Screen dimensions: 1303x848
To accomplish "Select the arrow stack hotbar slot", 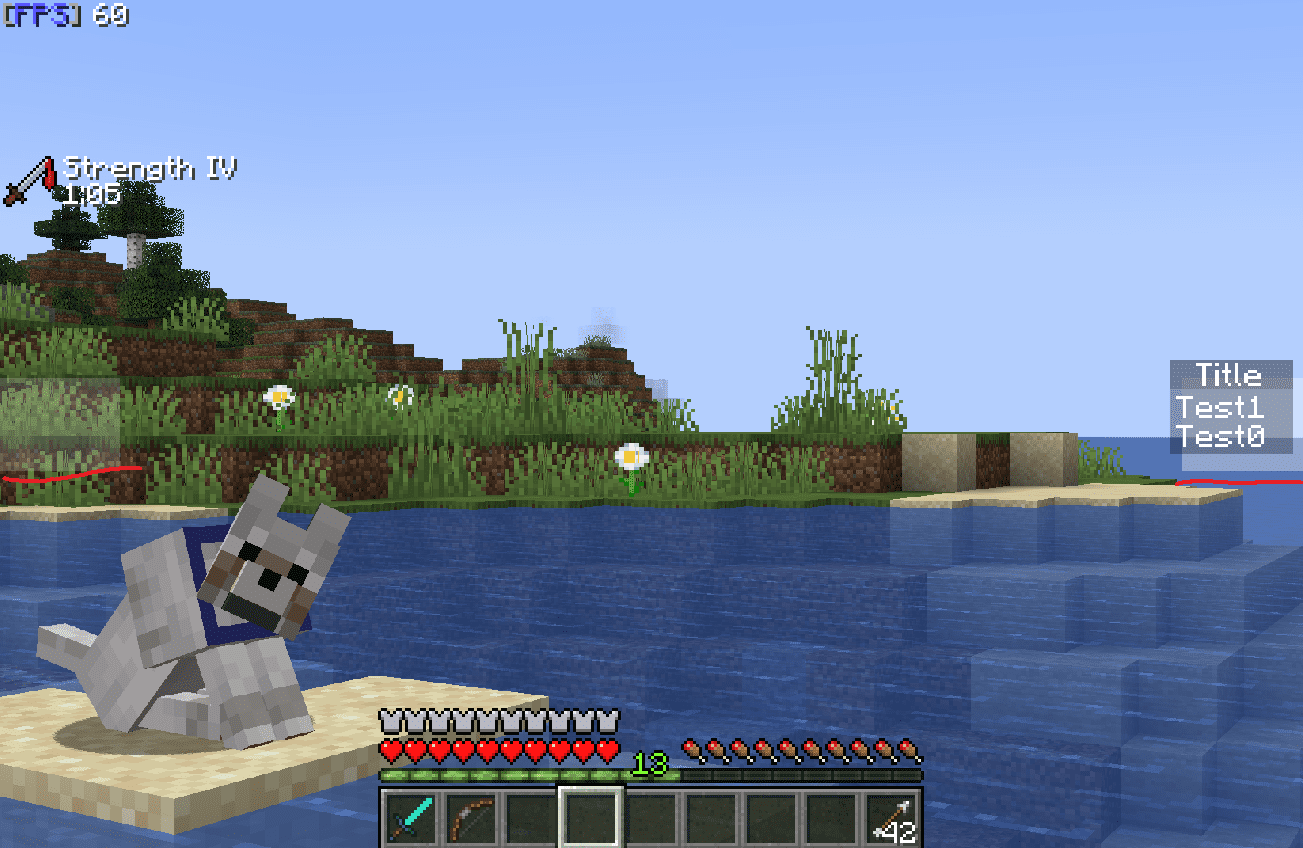I will coord(891,819).
